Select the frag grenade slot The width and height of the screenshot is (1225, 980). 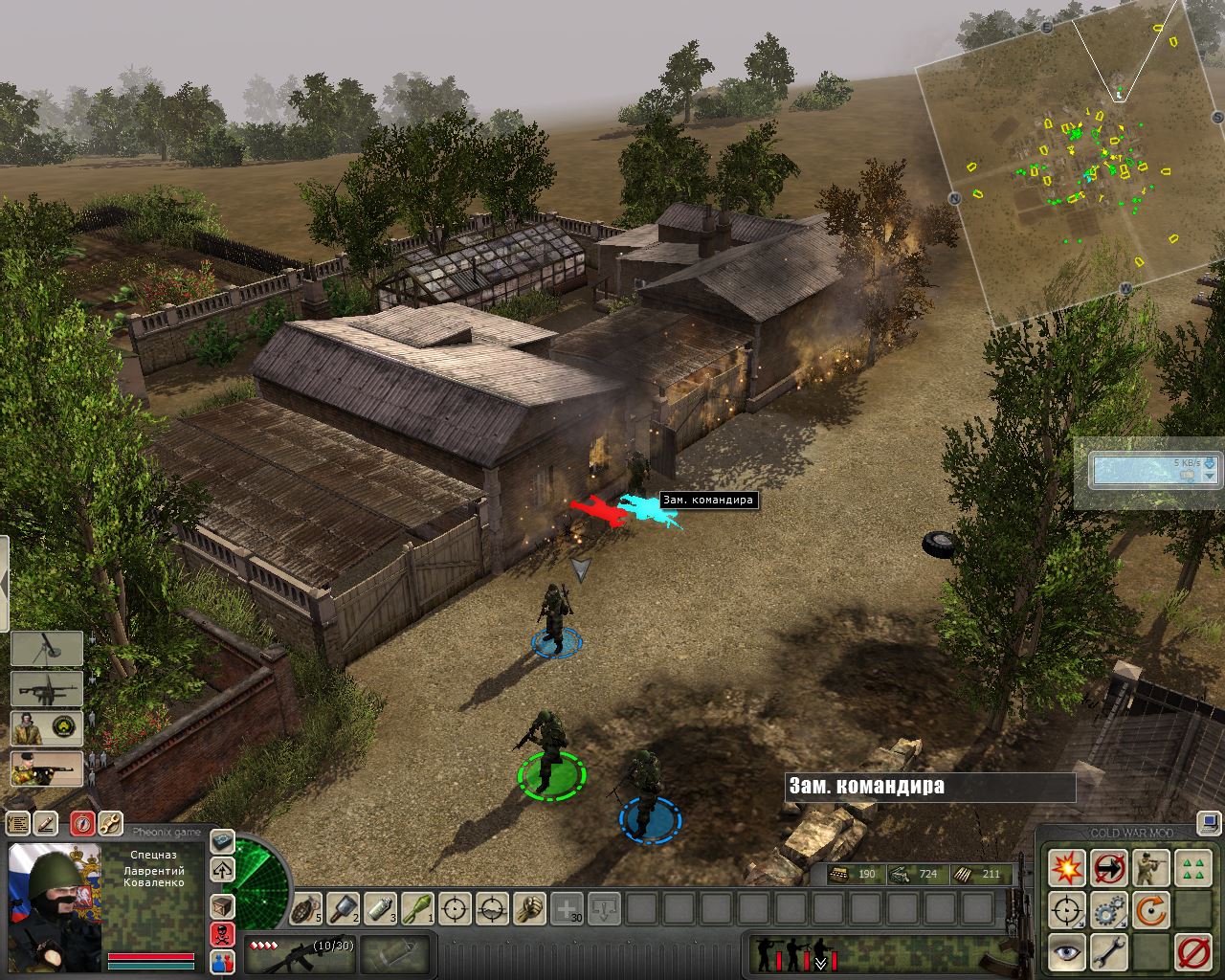tap(306, 907)
